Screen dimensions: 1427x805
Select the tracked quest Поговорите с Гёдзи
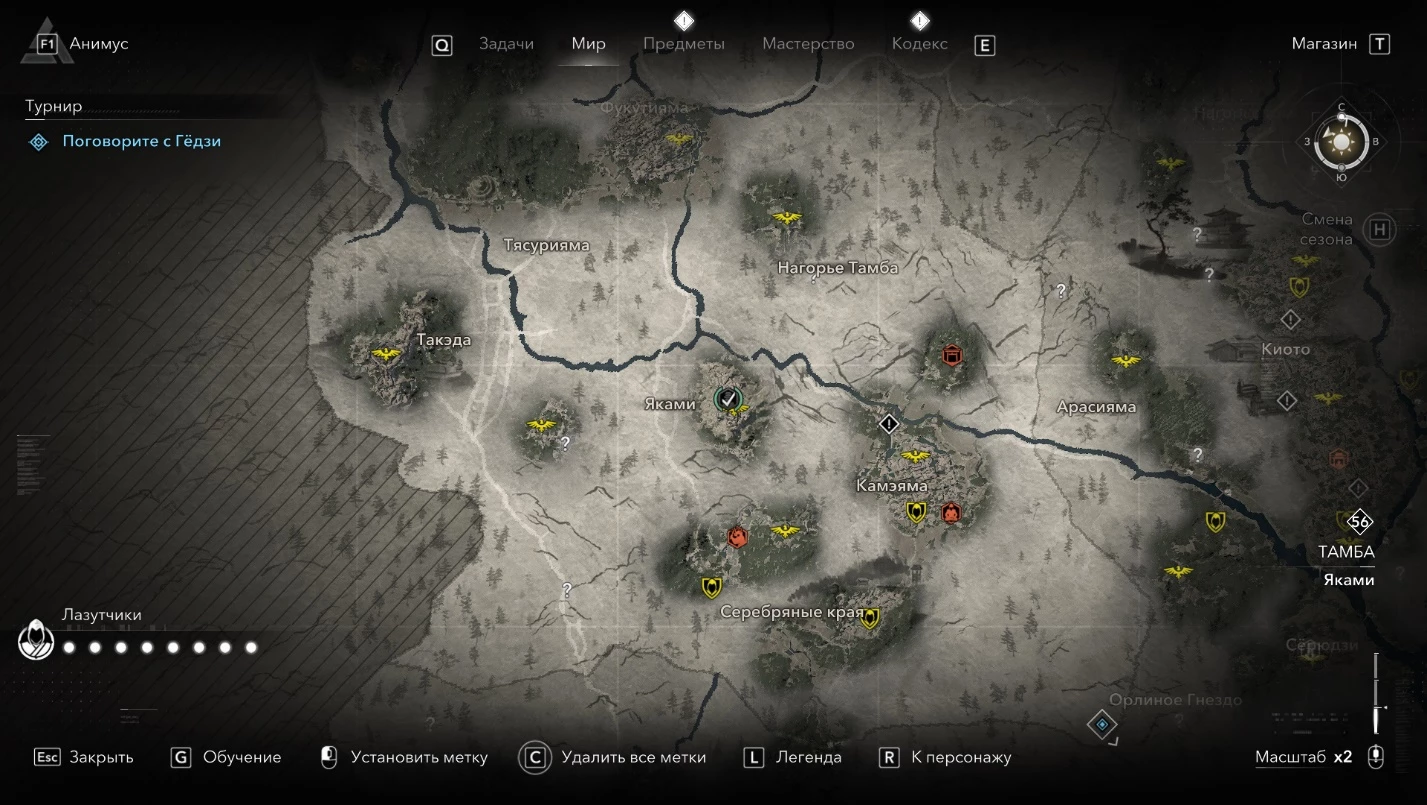click(x=141, y=142)
